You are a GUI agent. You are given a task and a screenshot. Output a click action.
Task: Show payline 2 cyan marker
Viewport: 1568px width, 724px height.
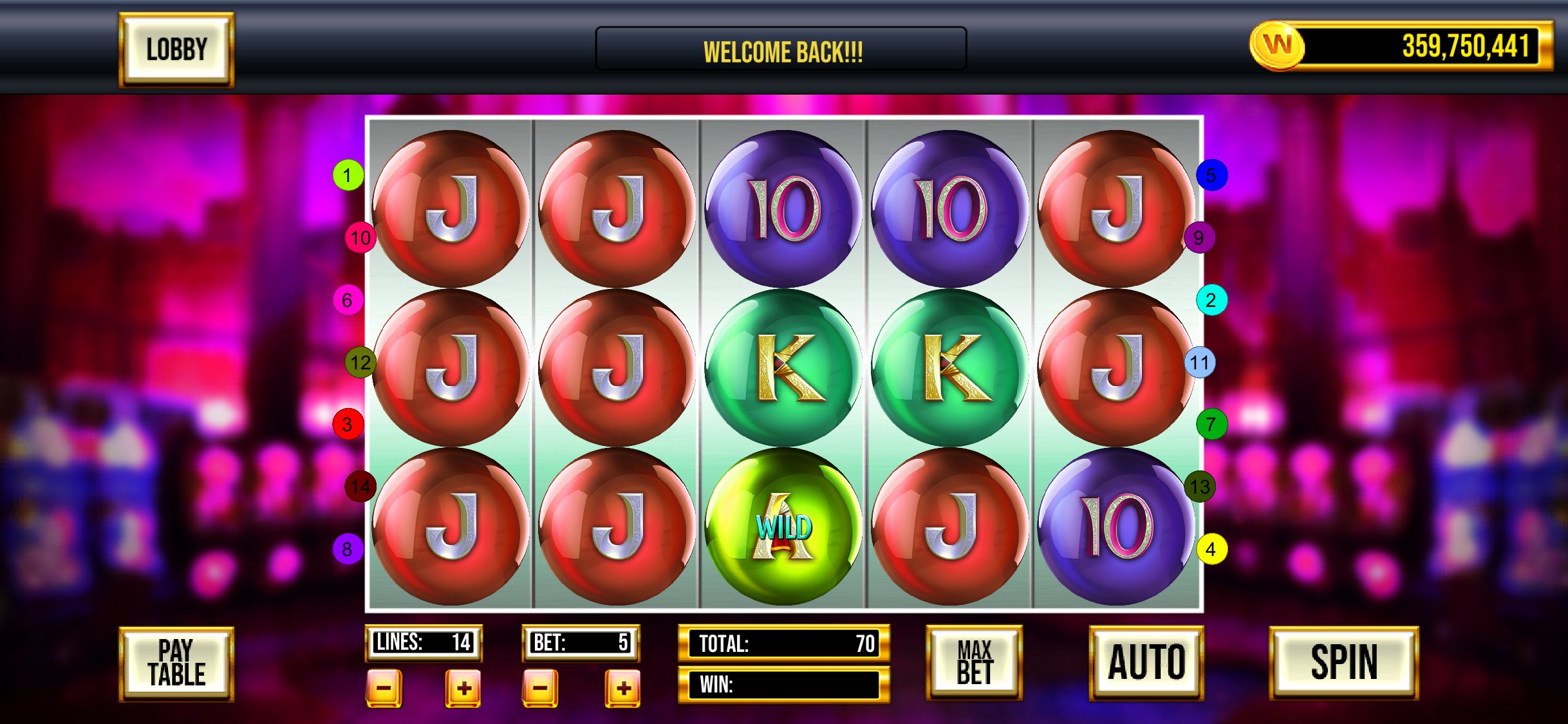tap(1211, 300)
